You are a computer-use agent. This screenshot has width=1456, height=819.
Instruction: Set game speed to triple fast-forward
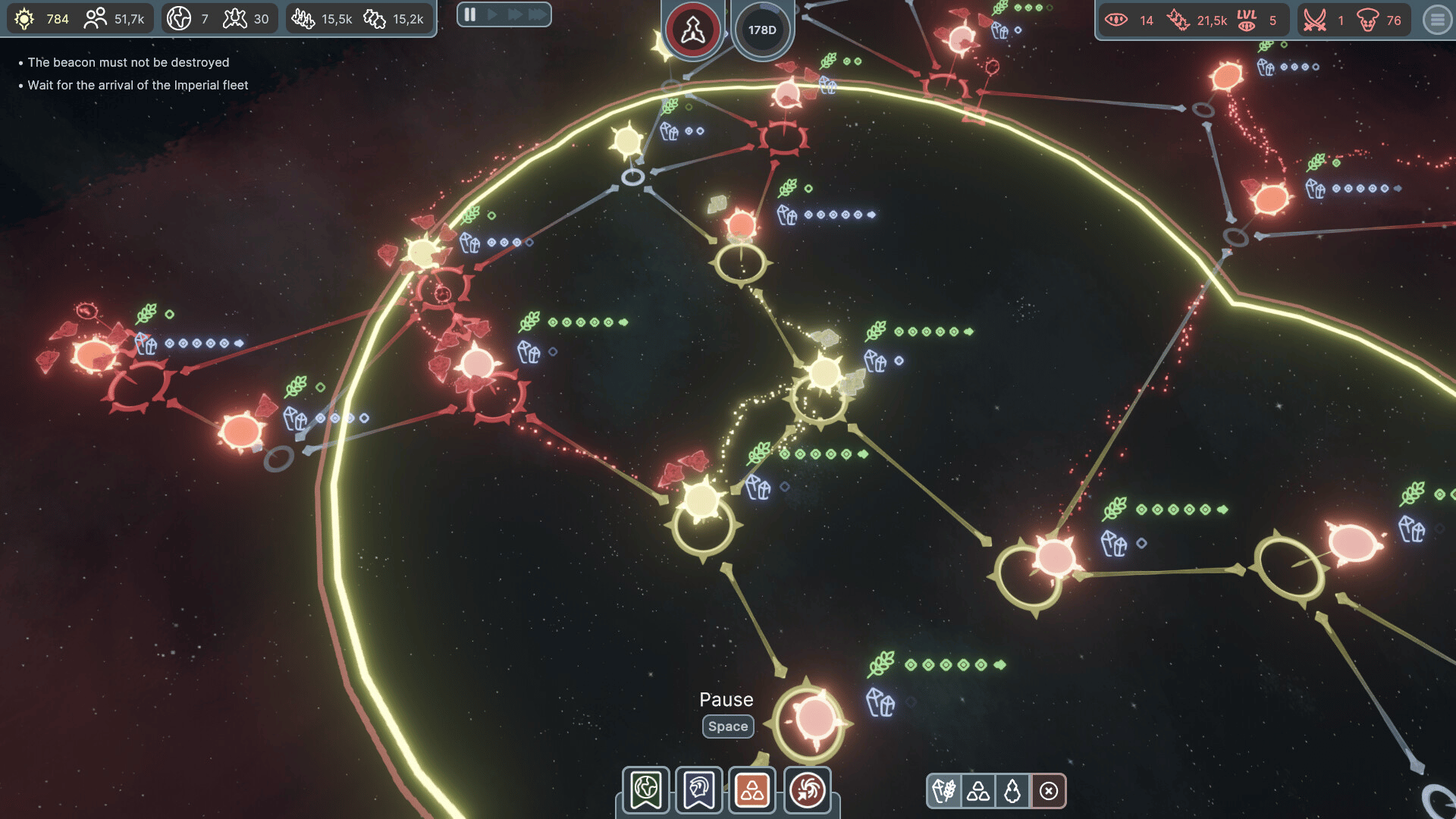(537, 14)
